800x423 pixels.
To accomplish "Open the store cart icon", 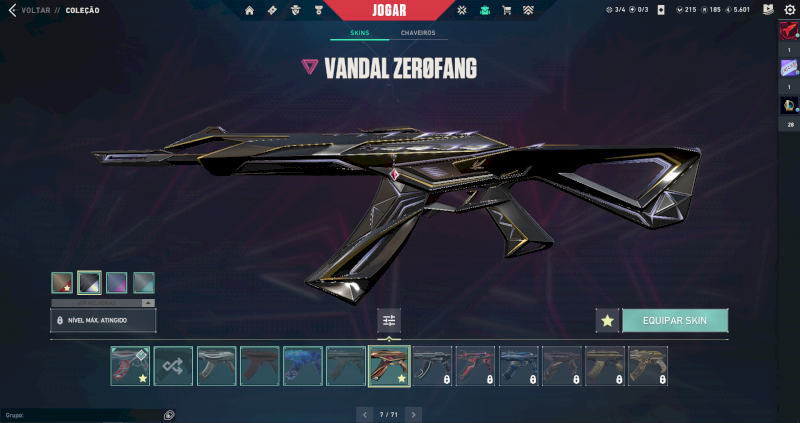I will (x=506, y=10).
